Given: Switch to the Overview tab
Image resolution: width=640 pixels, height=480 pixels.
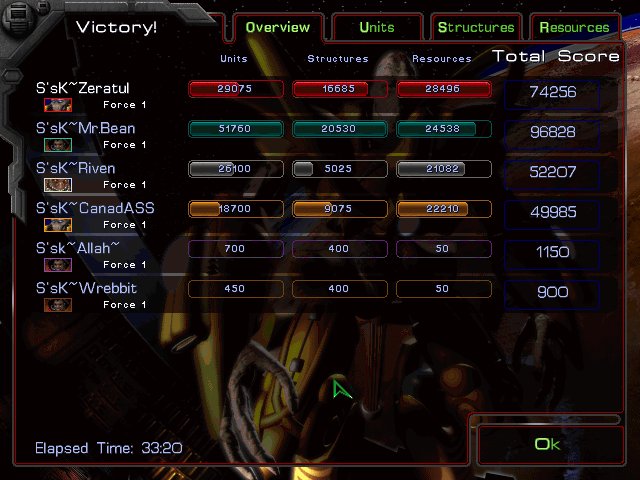Looking at the screenshot, I should tap(277, 27).
